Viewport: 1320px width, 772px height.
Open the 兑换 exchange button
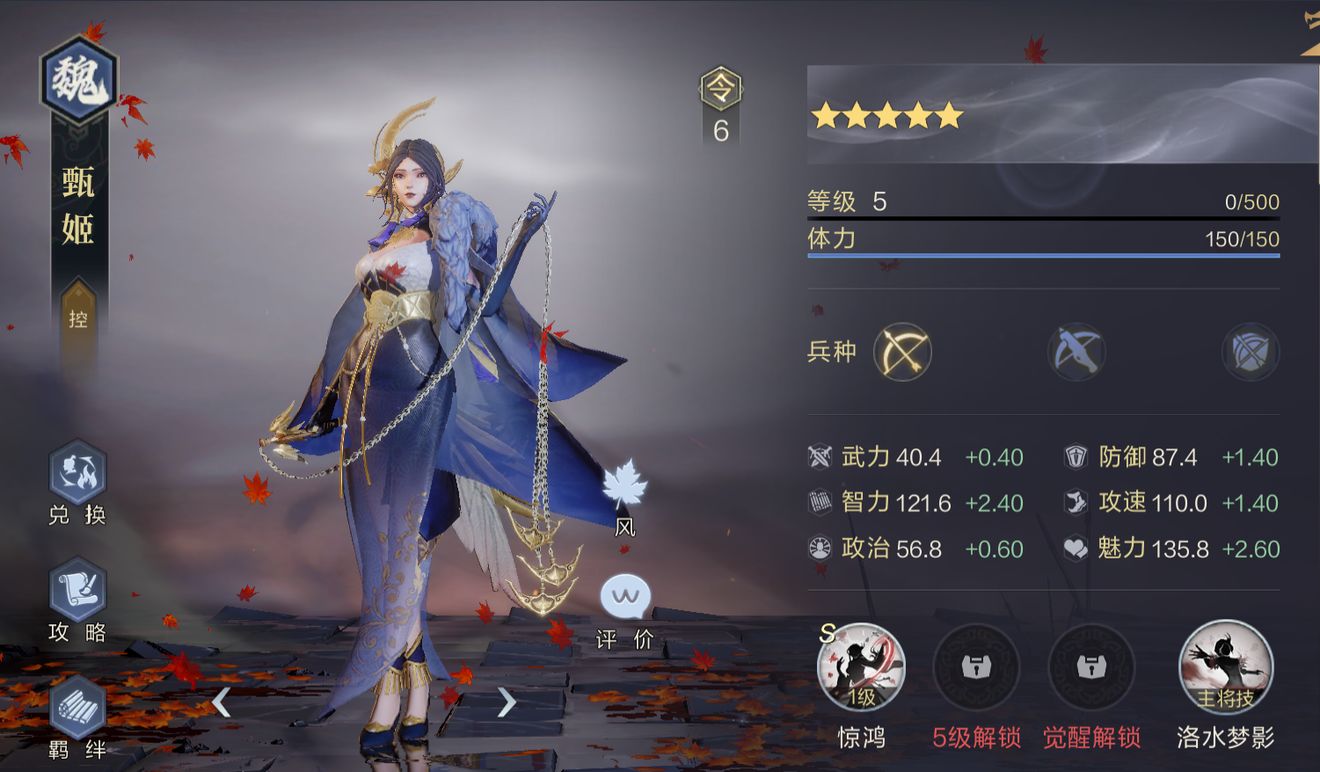coord(77,473)
